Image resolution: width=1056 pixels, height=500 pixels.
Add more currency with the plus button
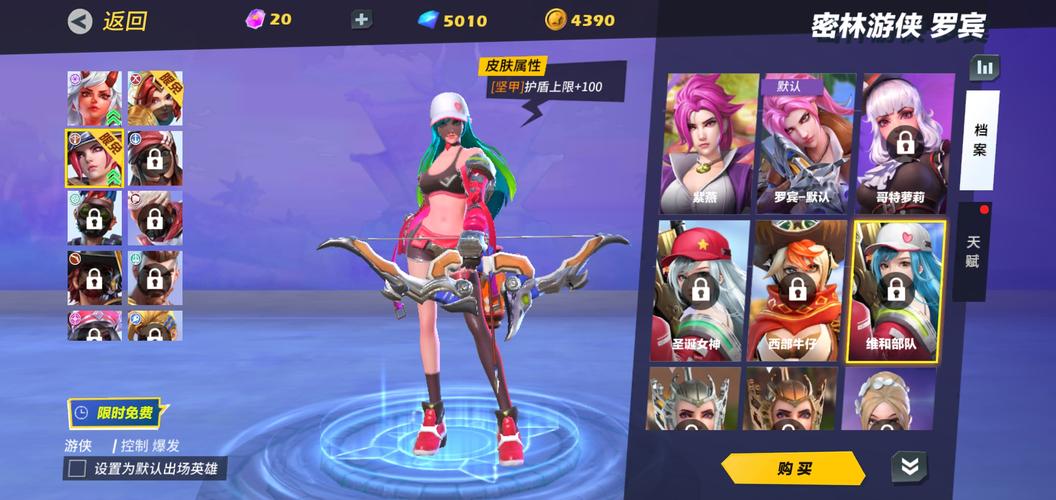(x=362, y=20)
